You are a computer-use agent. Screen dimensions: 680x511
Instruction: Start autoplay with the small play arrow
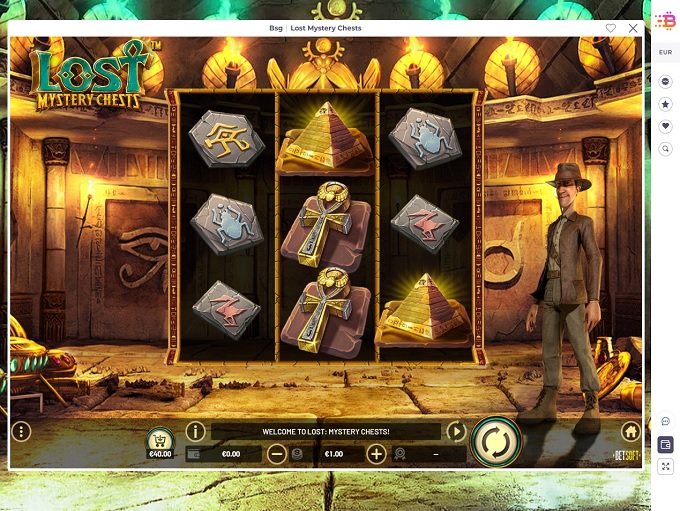[456, 432]
